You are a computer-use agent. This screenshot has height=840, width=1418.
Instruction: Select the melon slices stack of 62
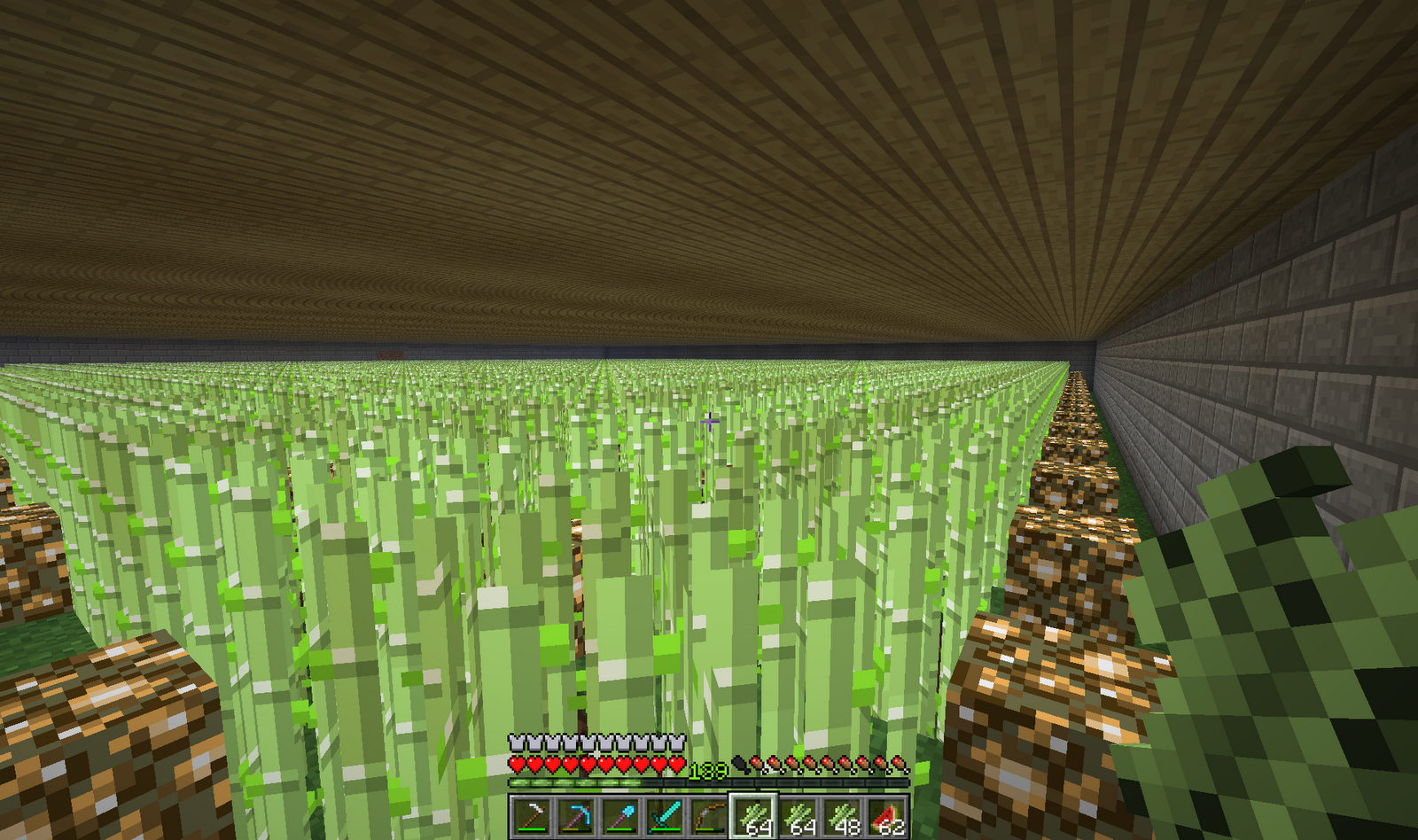tap(885, 815)
